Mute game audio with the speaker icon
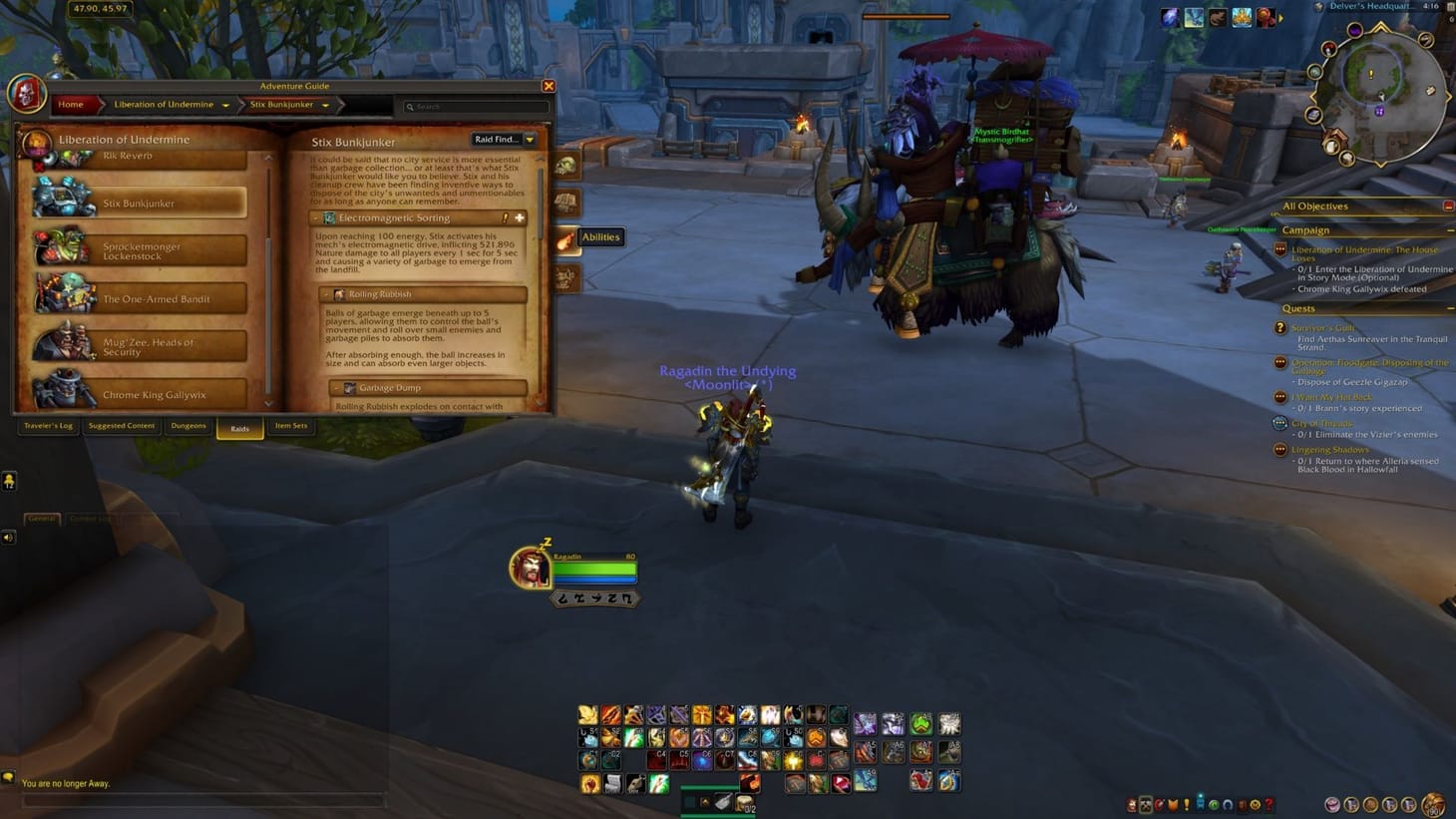Image resolution: width=1456 pixels, height=819 pixels. tap(8, 536)
